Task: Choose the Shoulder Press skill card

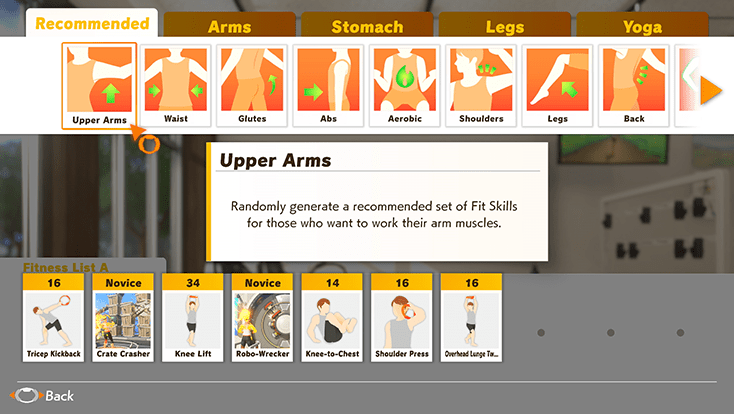Action: click(x=402, y=317)
